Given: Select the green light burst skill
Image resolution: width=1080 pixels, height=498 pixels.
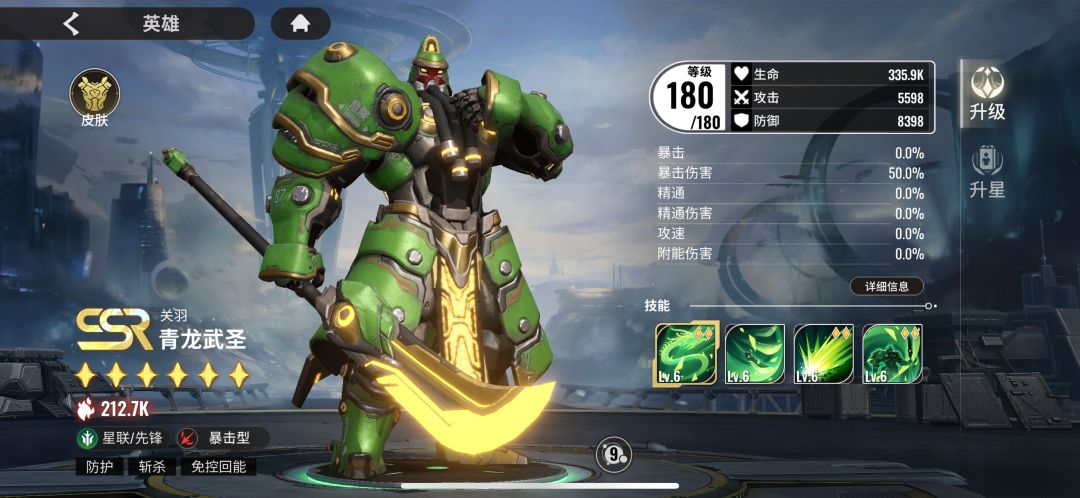Looking at the screenshot, I should (x=823, y=353).
